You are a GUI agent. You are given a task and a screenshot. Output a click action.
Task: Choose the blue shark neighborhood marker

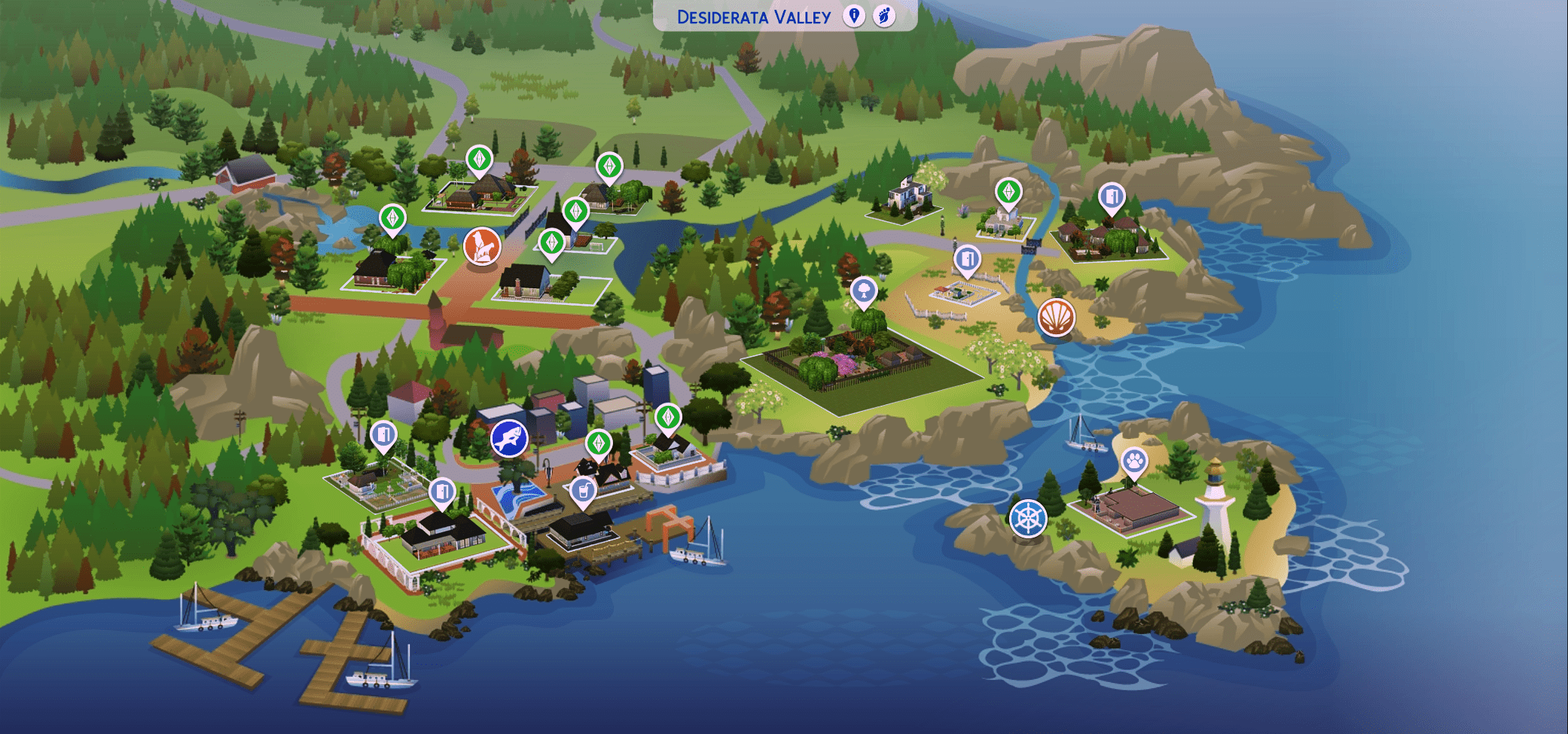coord(509,438)
